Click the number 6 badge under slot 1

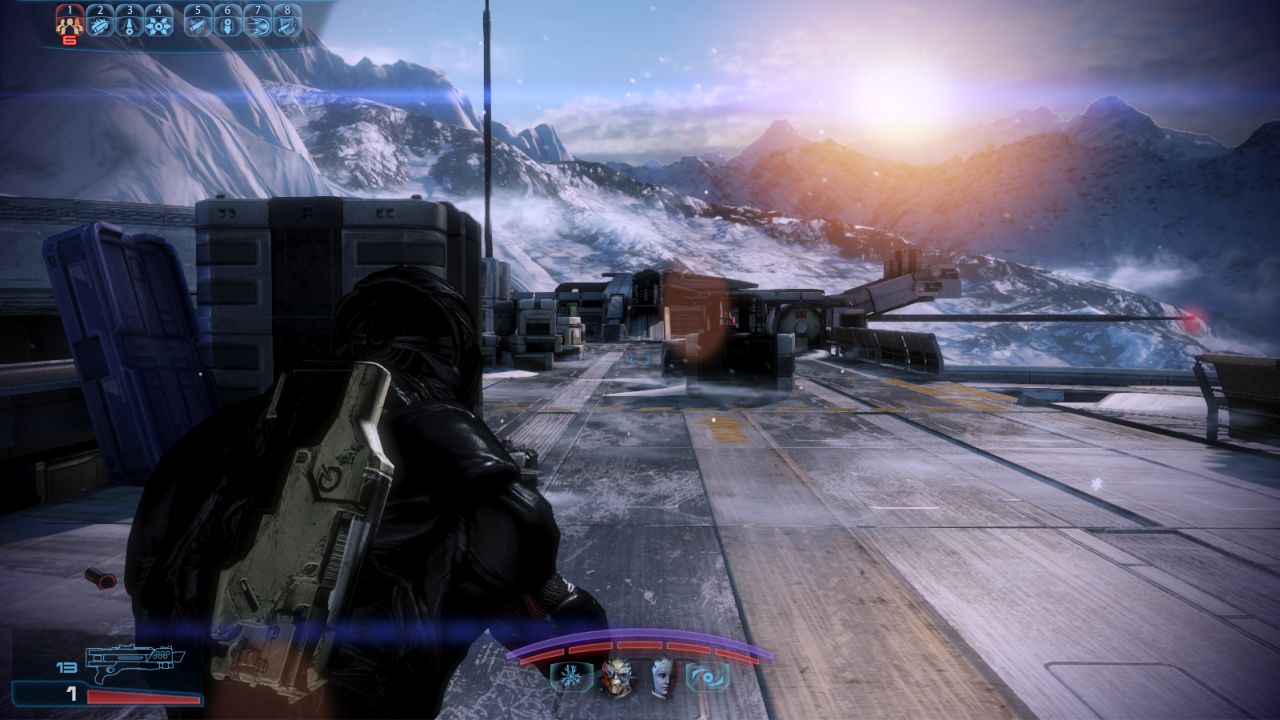click(x=69, y=40)
